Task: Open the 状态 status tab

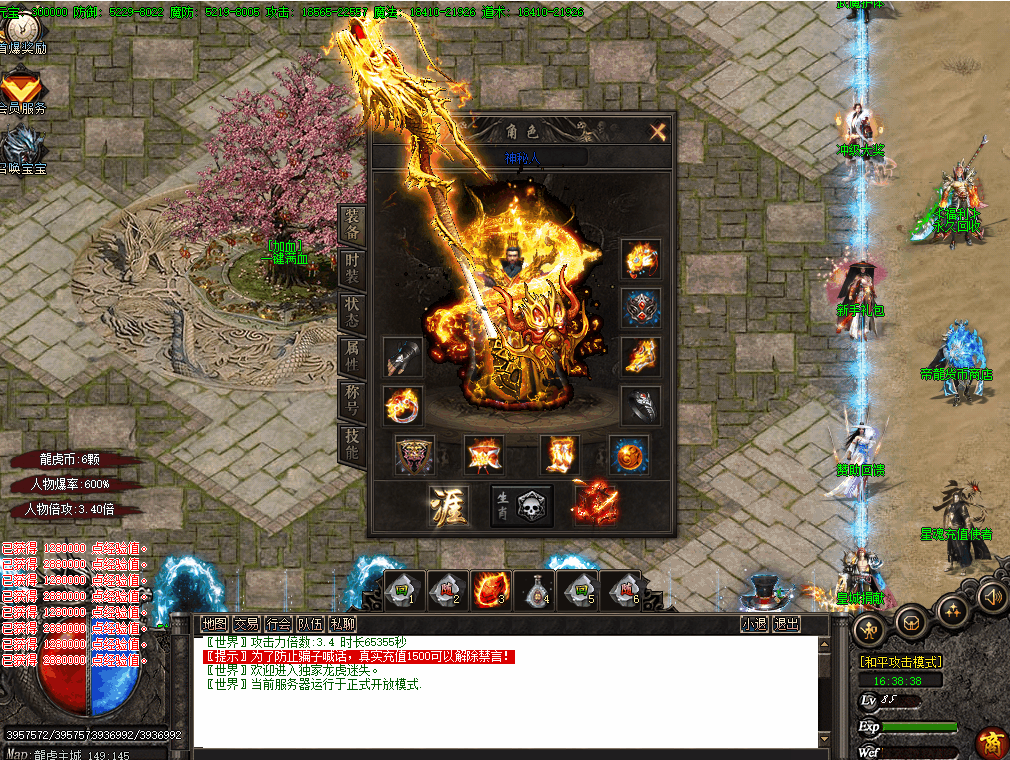Action: tap(352, 308)
